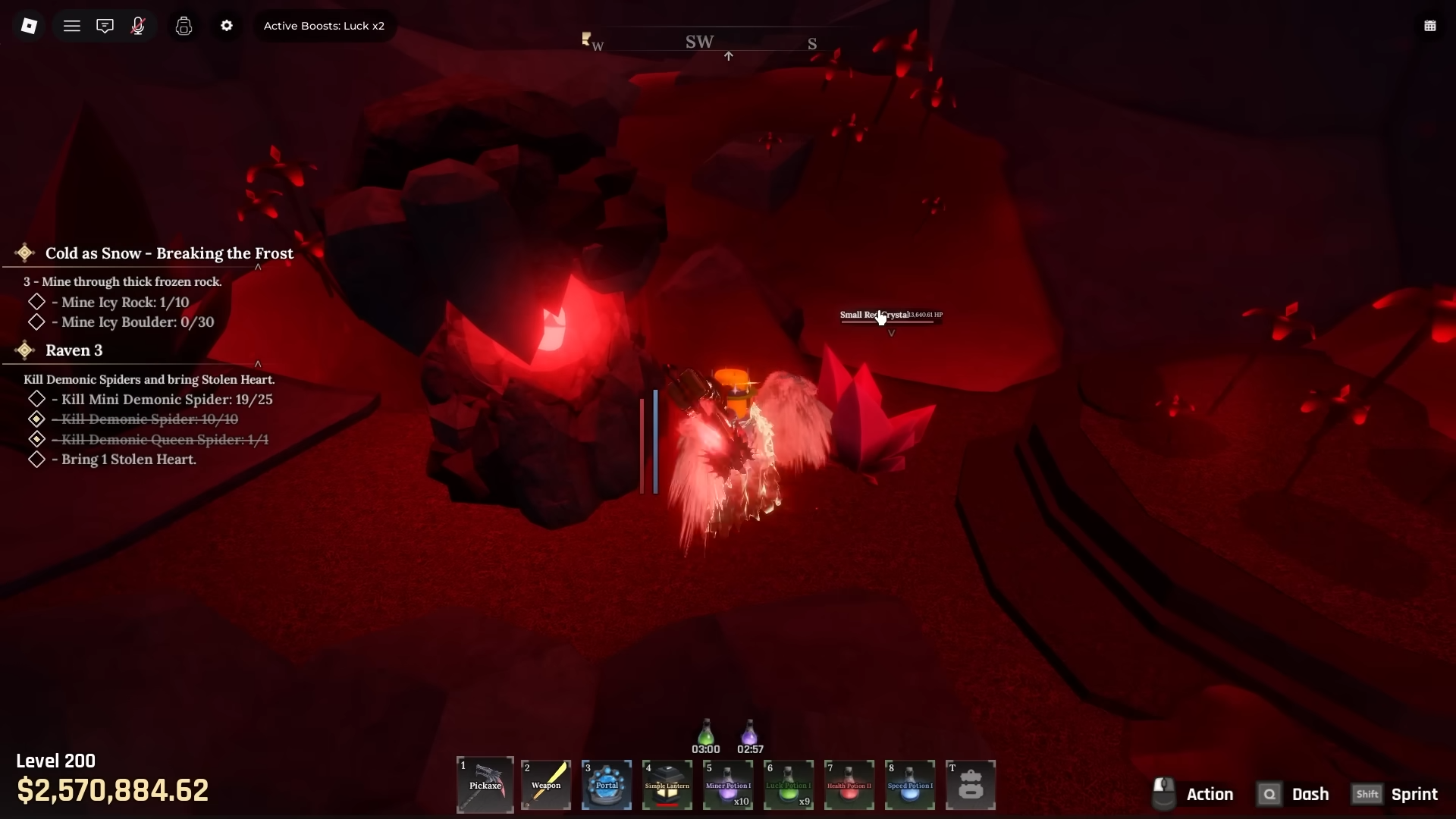Viewport: 1456px width, 819px height.
Task: Choose the Simple Lantern slot
Action: pyautogui.click(x=667, y=785)
